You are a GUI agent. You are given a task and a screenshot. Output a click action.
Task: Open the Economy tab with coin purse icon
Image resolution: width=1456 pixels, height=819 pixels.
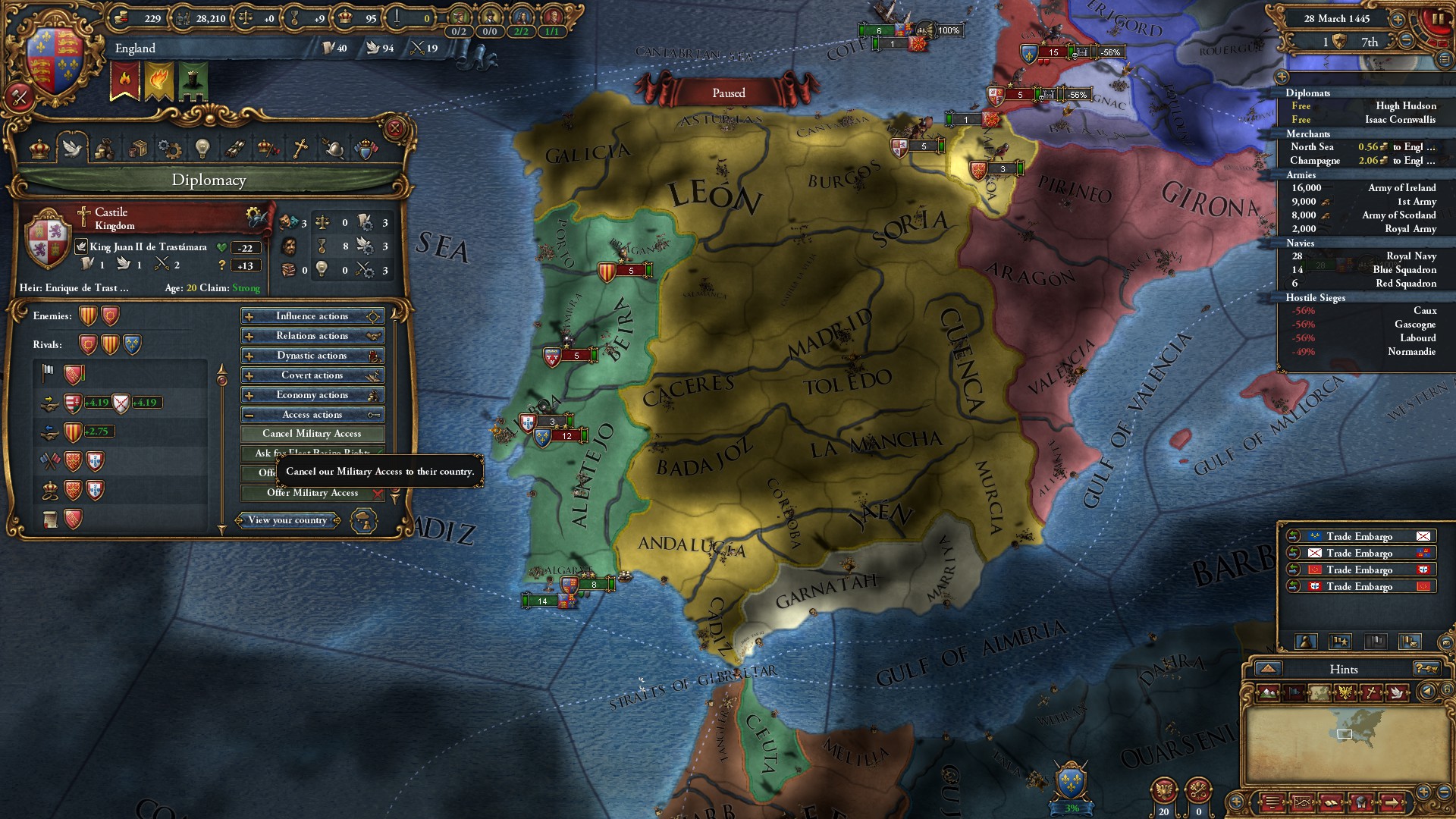(x=106, y=149)
